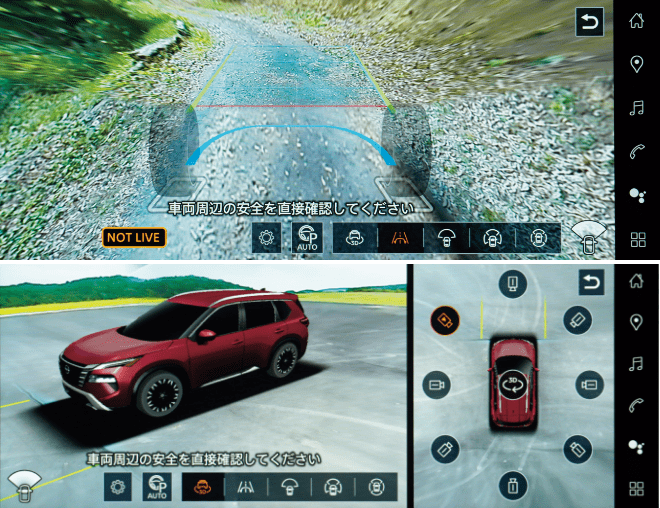Select the rear camera angle button
The height and width of the screenshot is (508, 660).
pos(513,486)
